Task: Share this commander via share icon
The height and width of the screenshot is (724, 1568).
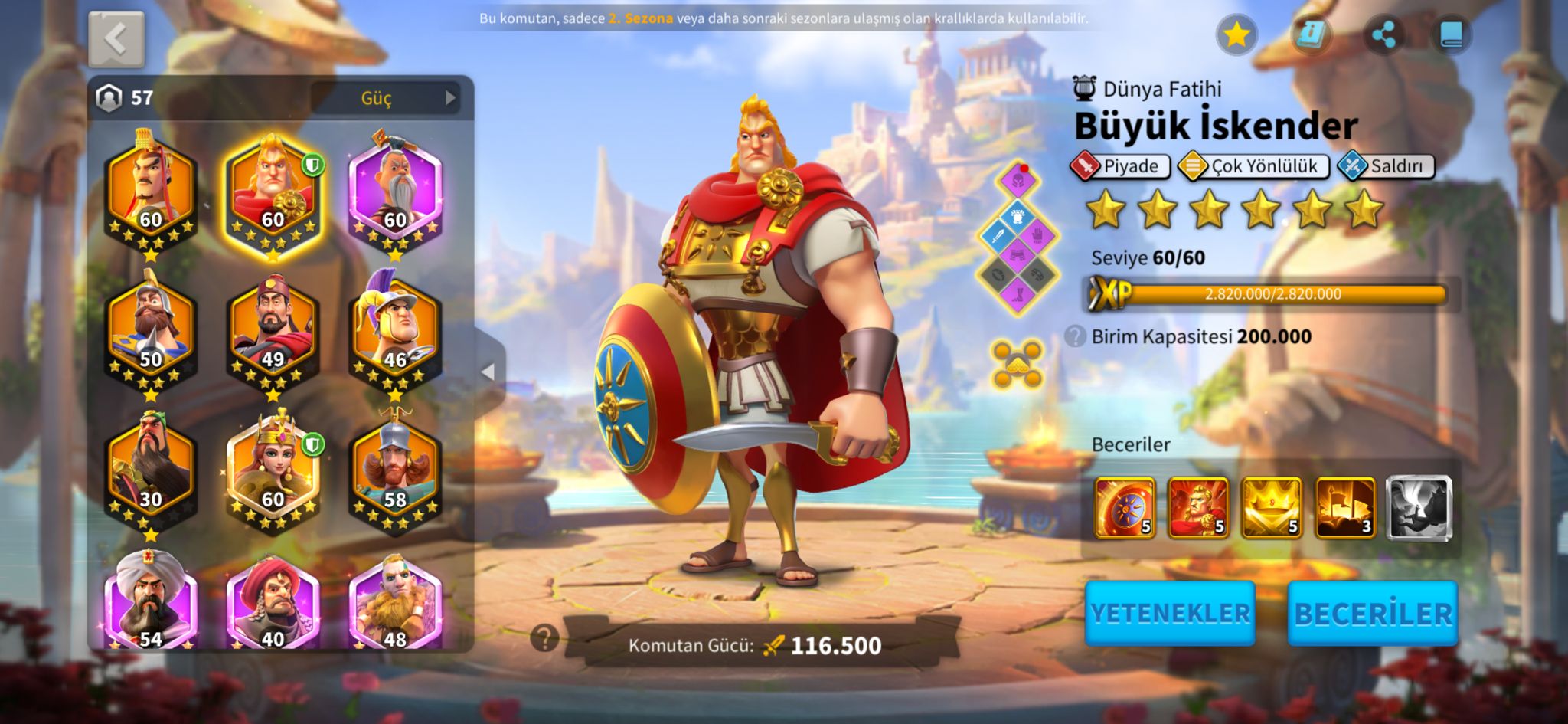Action: (x=1383, y=35)
